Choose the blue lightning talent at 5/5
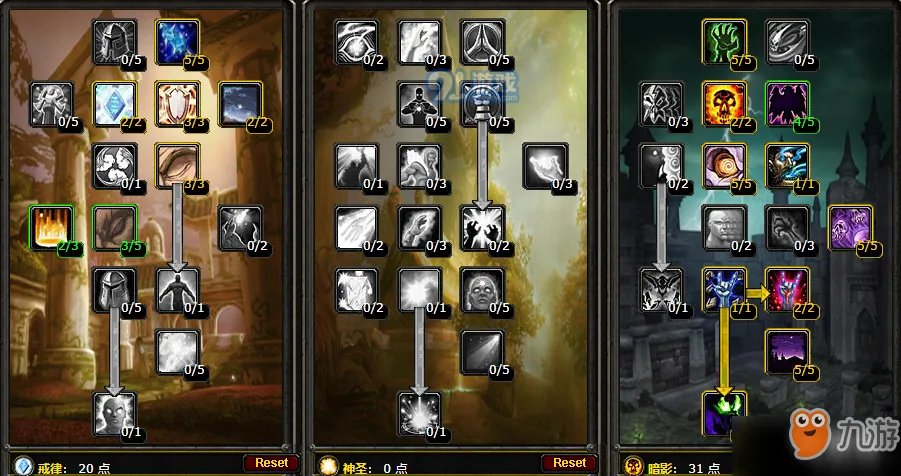Screen dimensions: 901x476 click(177, 41)
